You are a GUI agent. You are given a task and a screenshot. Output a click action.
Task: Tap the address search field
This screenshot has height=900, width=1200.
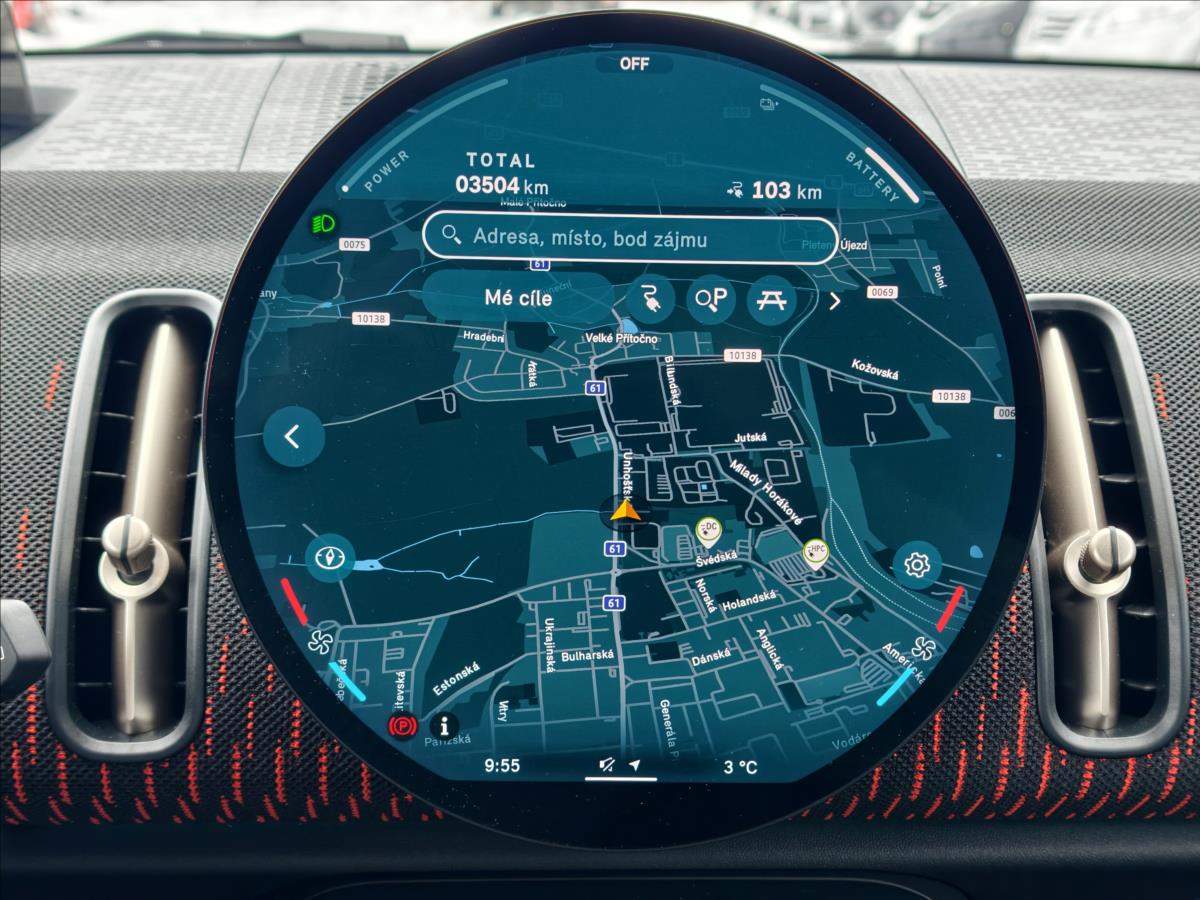630,239
